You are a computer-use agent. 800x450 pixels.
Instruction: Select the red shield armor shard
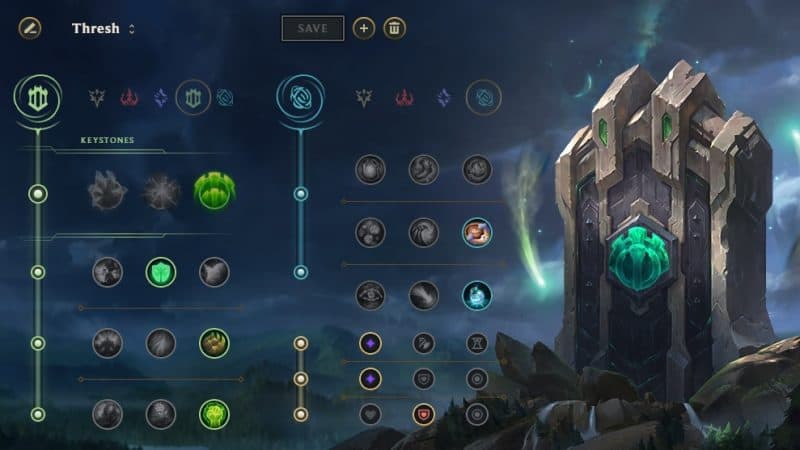tap(424, 413)
